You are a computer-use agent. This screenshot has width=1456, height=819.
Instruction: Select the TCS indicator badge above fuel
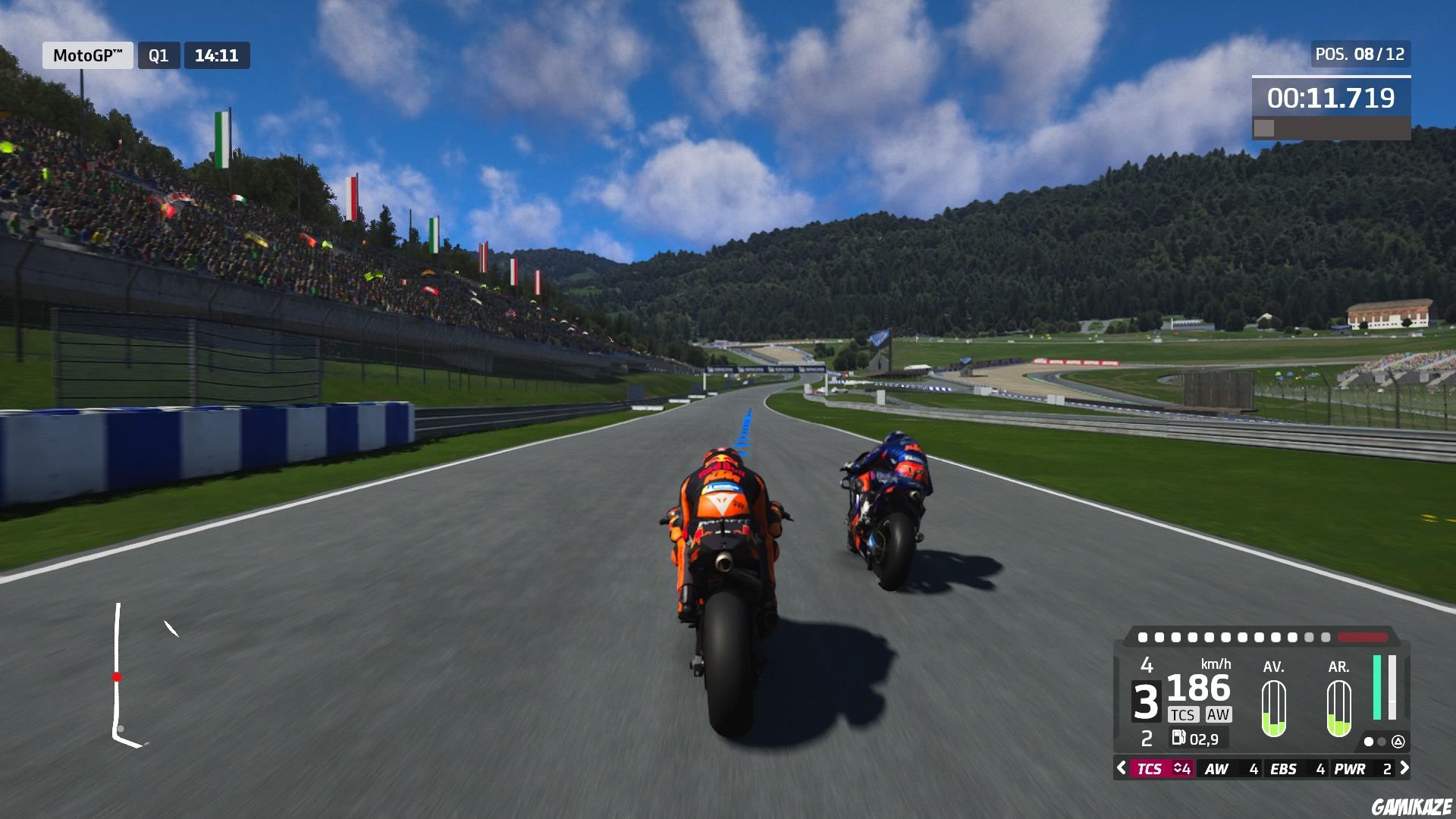tap(1184, 714)
